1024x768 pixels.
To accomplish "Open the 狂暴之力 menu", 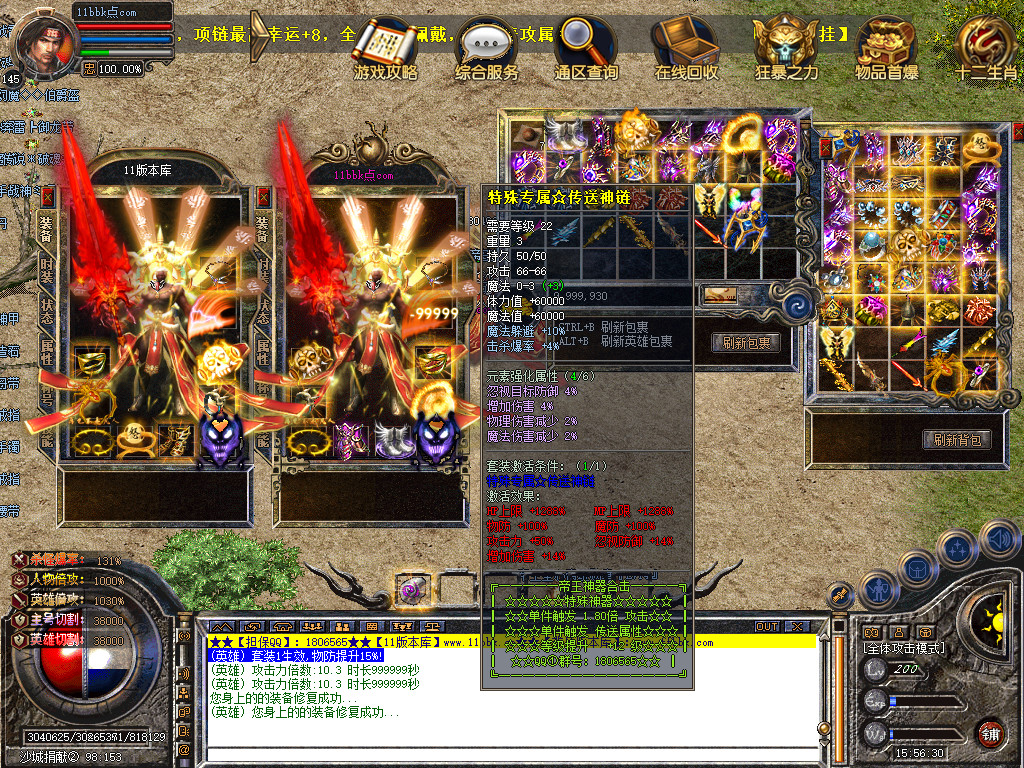I will pos(786,48).
